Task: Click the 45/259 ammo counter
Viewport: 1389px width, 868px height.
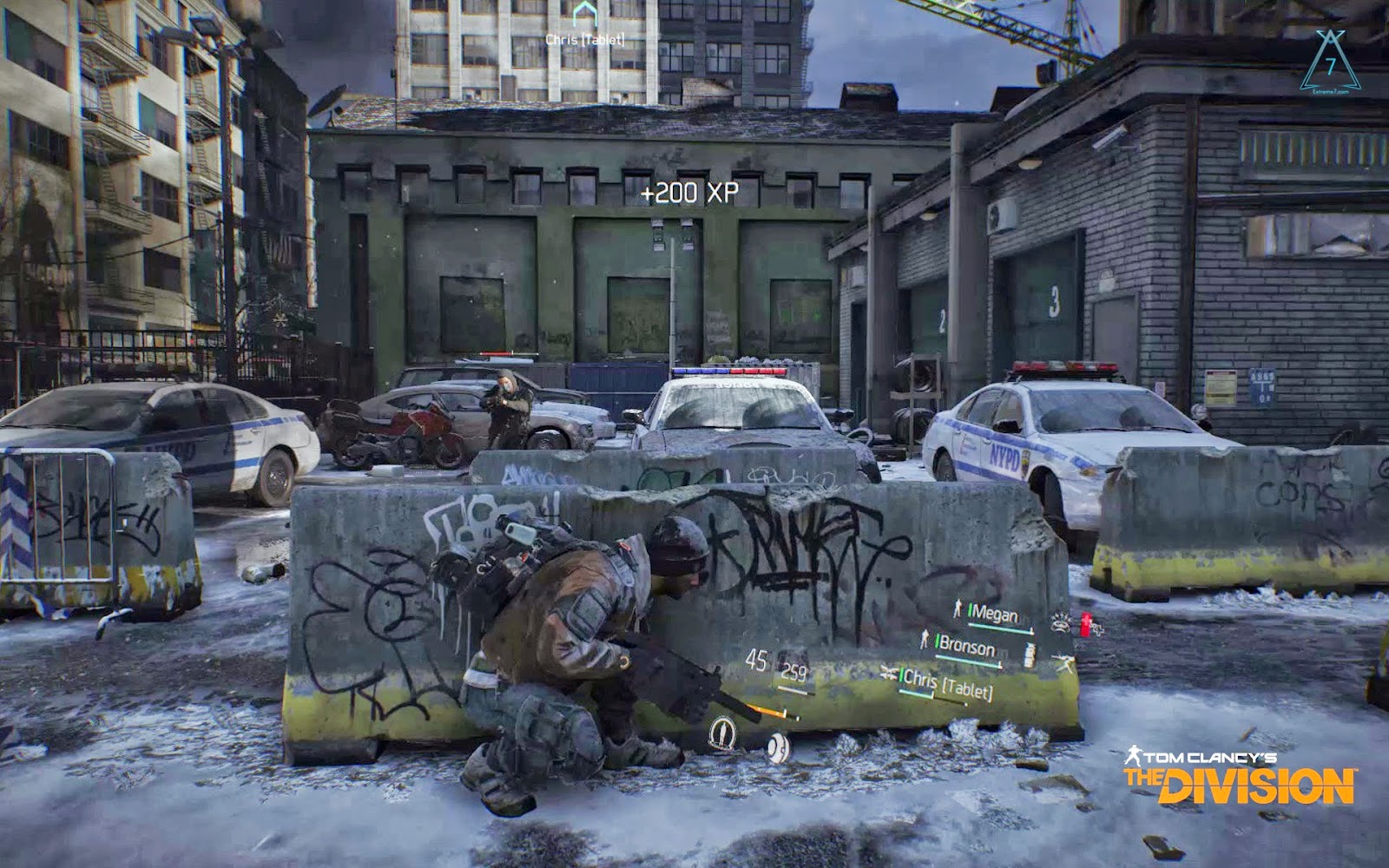Action: 766,662
